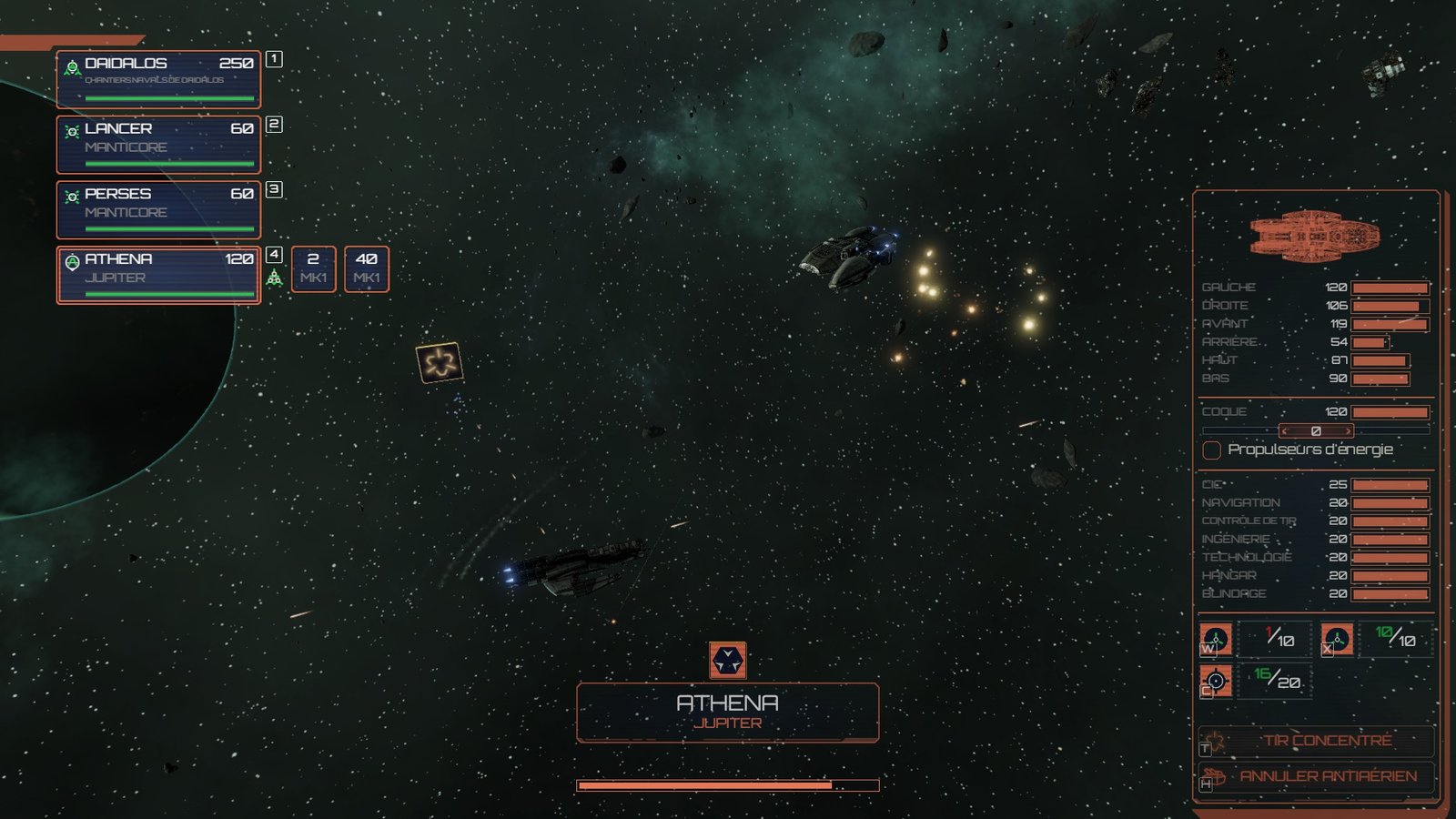Decrease the power value with the left arrow
The image size is (1456, 819).
(1284, 430)
